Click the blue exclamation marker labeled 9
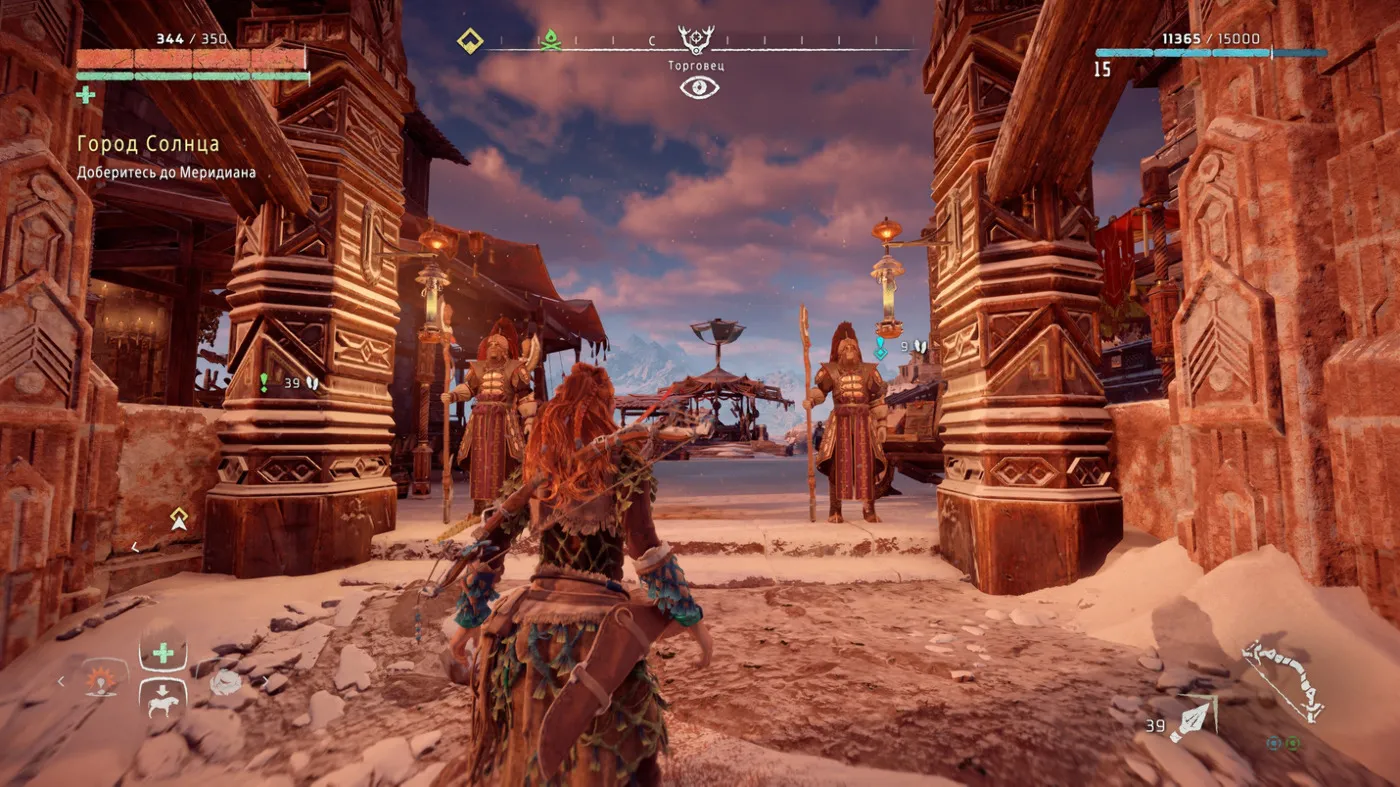Viewport: 1400px width, 787px height. (x=881, y=347)
